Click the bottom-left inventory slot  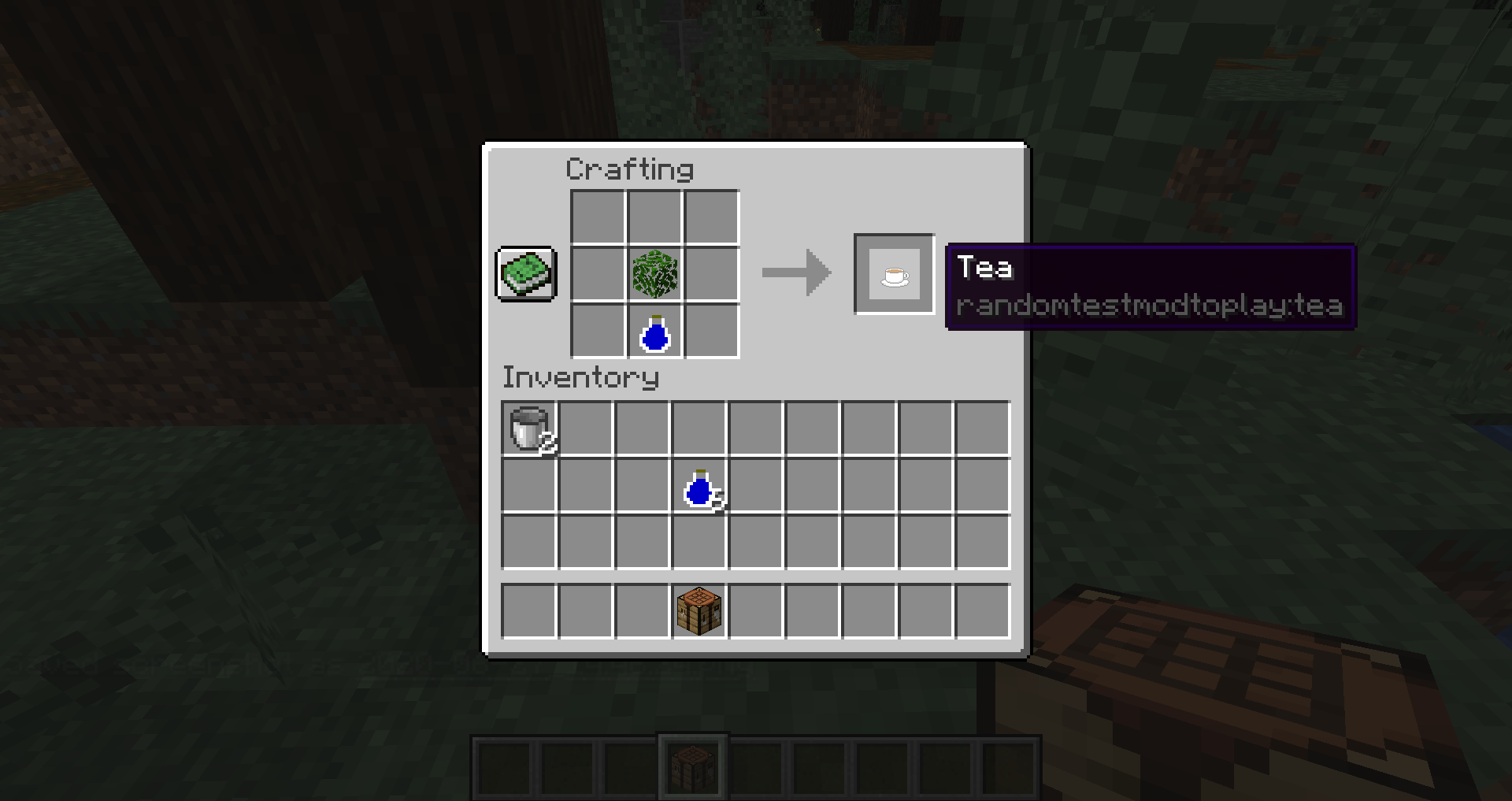(x=529, y=610)
